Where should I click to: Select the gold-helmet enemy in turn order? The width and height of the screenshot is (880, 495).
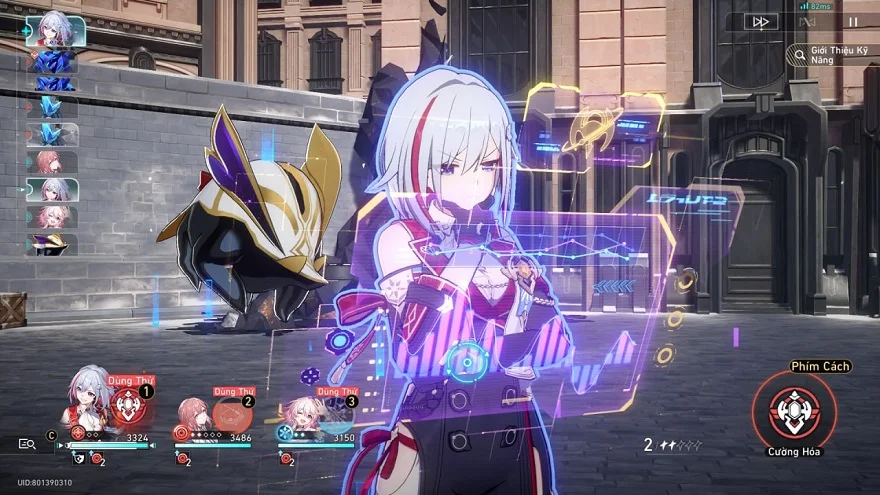(52, 243)
